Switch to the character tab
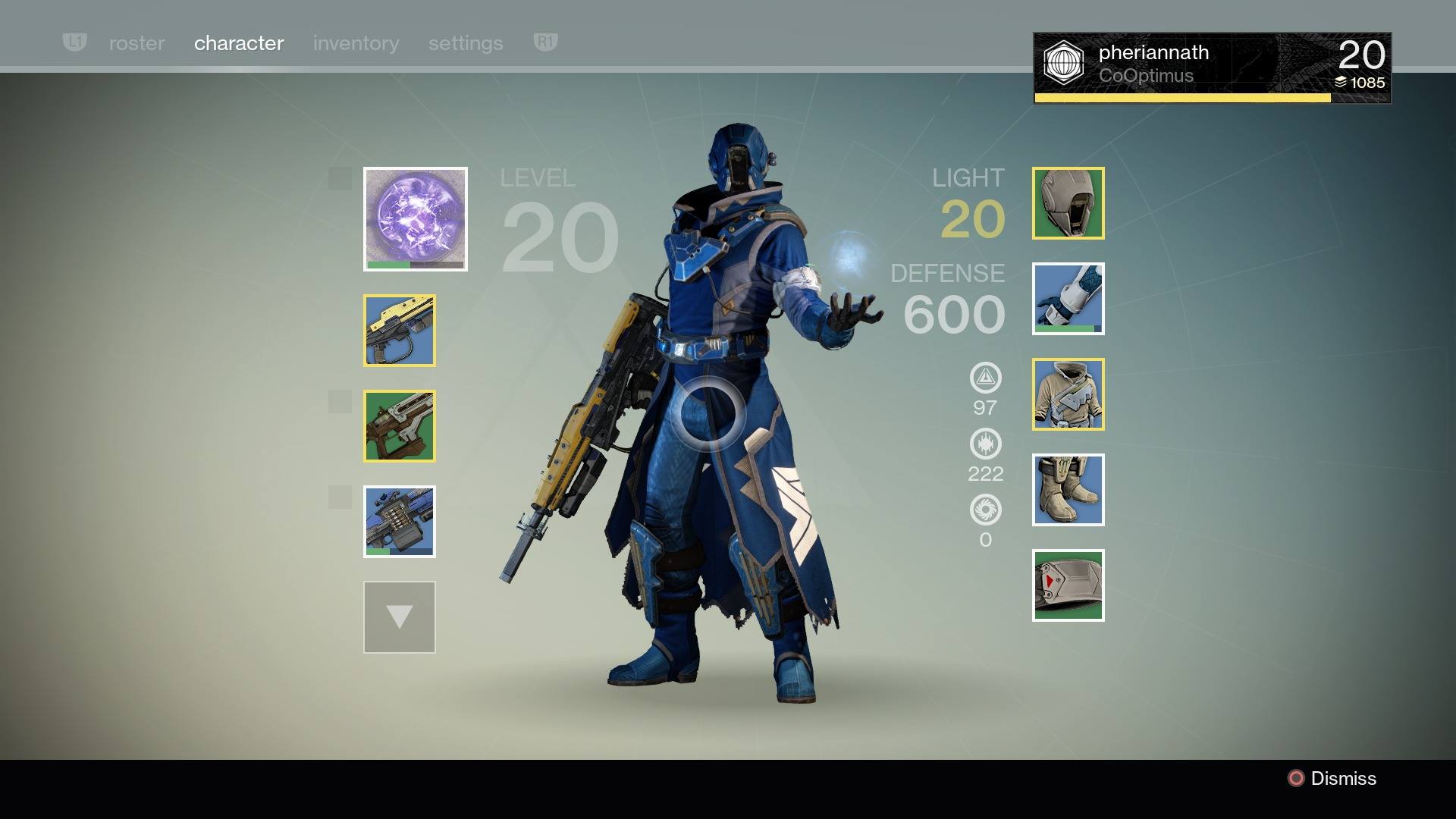Viewport: 1456px width, 819px height. 239,43
